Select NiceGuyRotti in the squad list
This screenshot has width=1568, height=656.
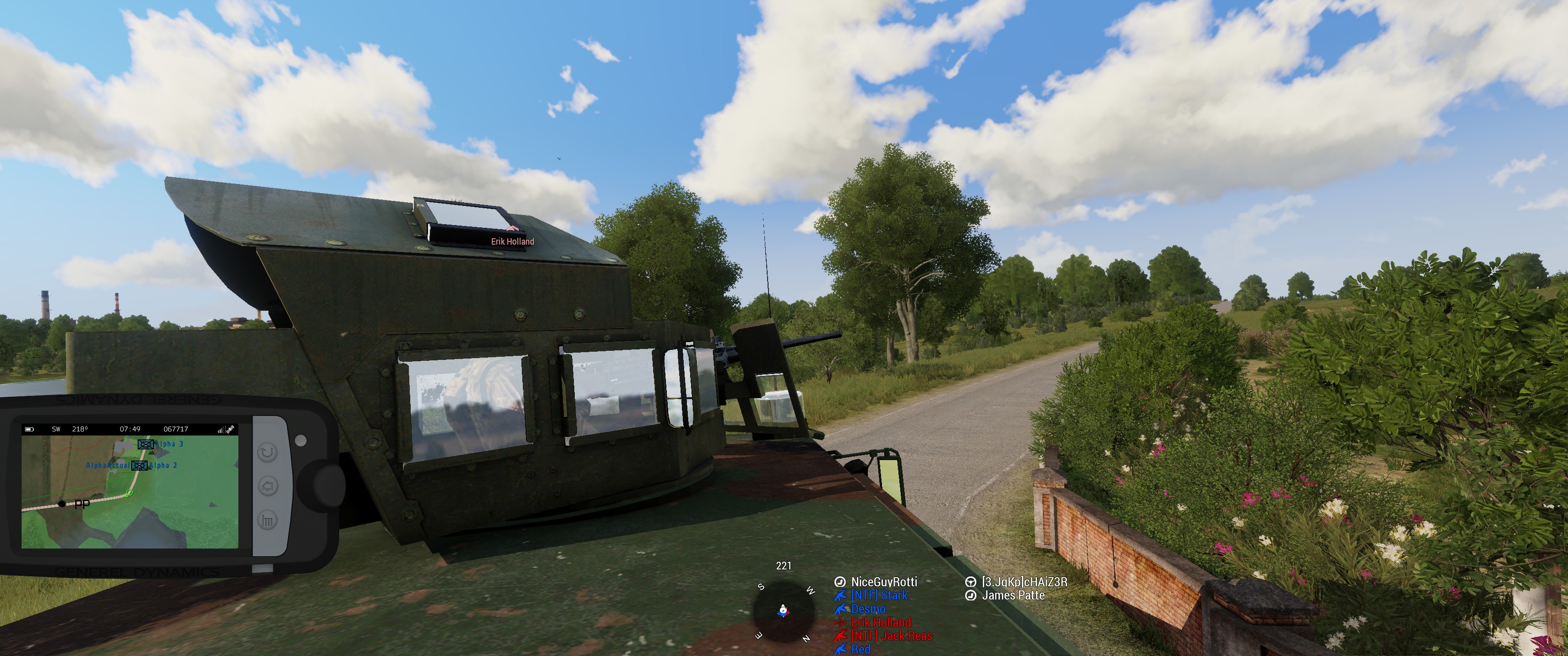click(x=883, y=582)
